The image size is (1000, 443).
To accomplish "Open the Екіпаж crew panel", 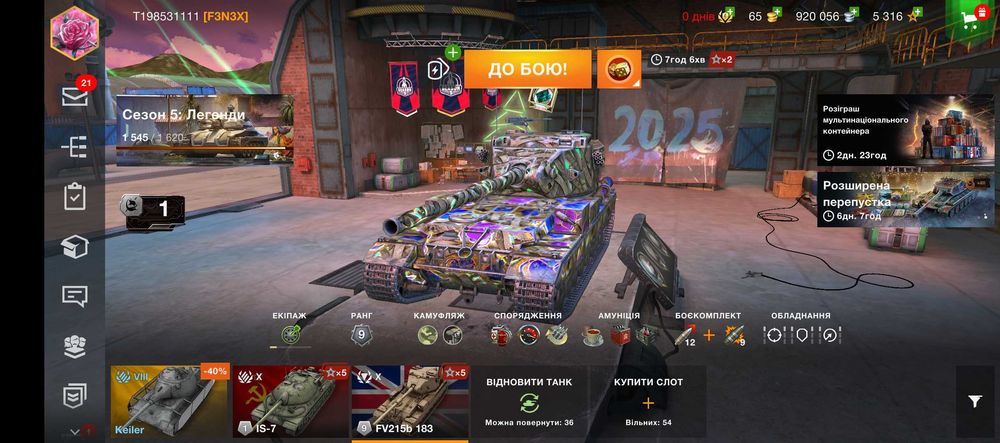I will coord(292,336).
